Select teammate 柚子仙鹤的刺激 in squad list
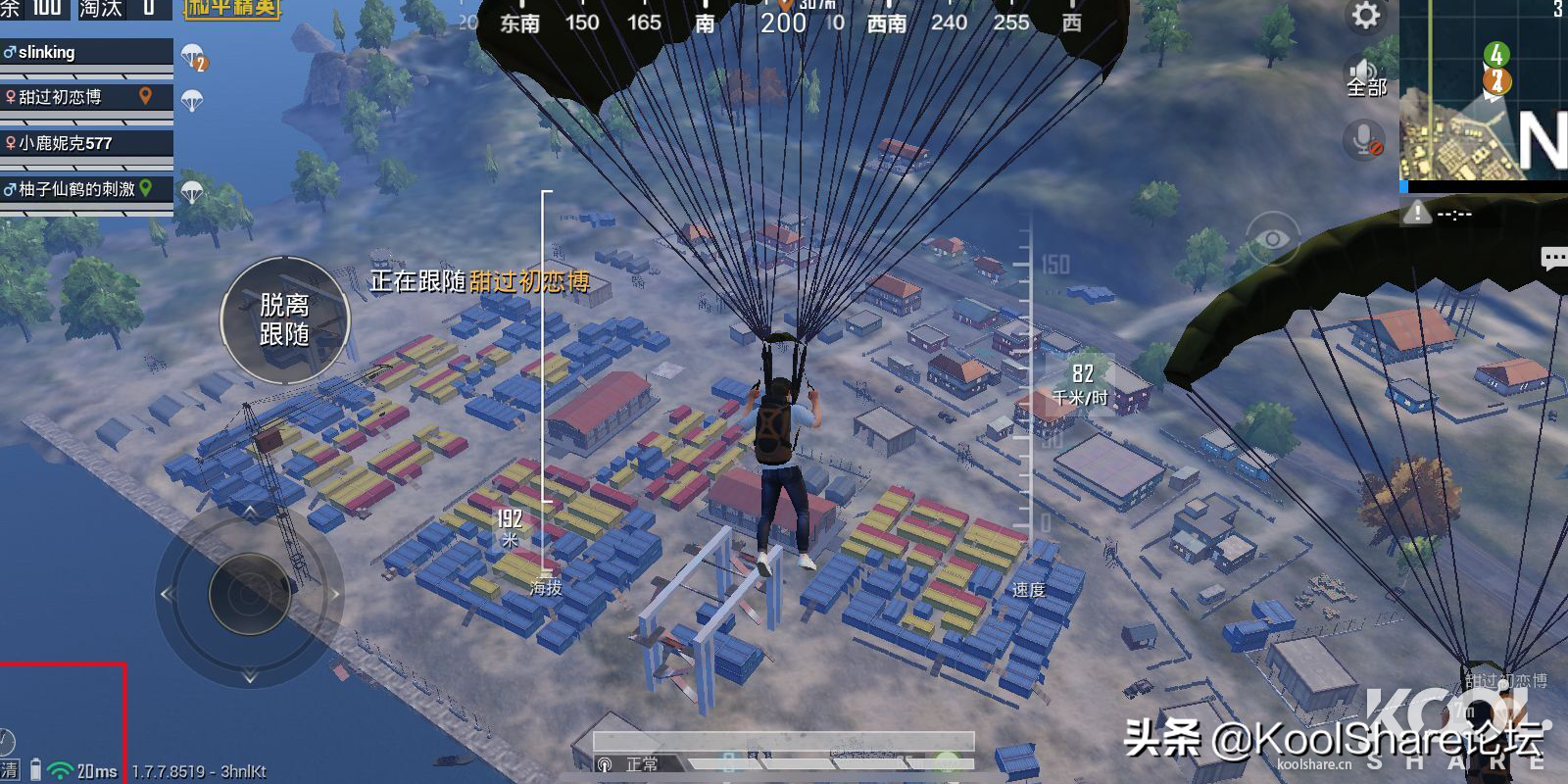This screenshot has height=784, width=1568. [x=86, y=188]
